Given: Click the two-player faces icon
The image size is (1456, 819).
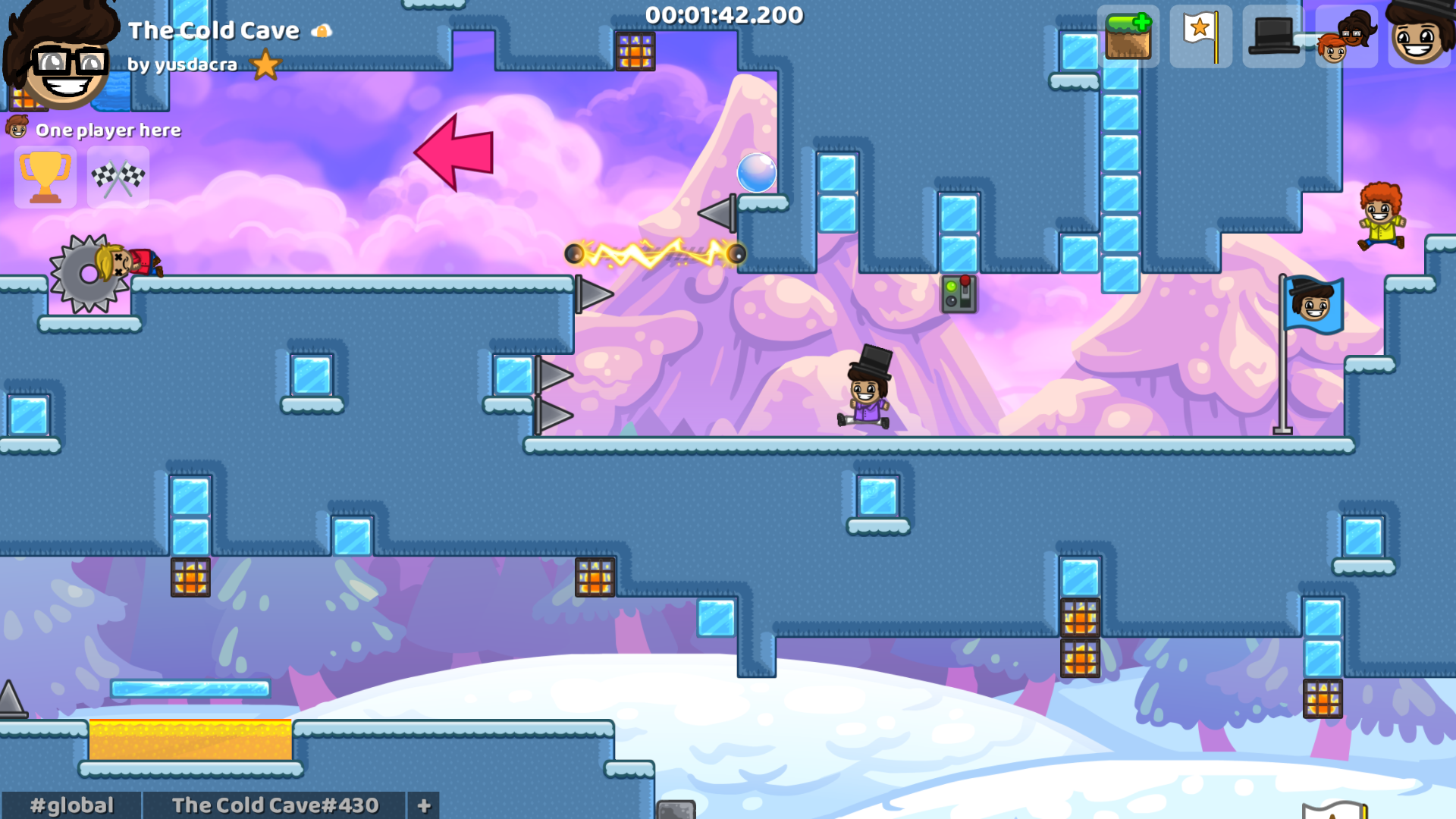Looking at the screenshot, I should tap(1346, 36).
